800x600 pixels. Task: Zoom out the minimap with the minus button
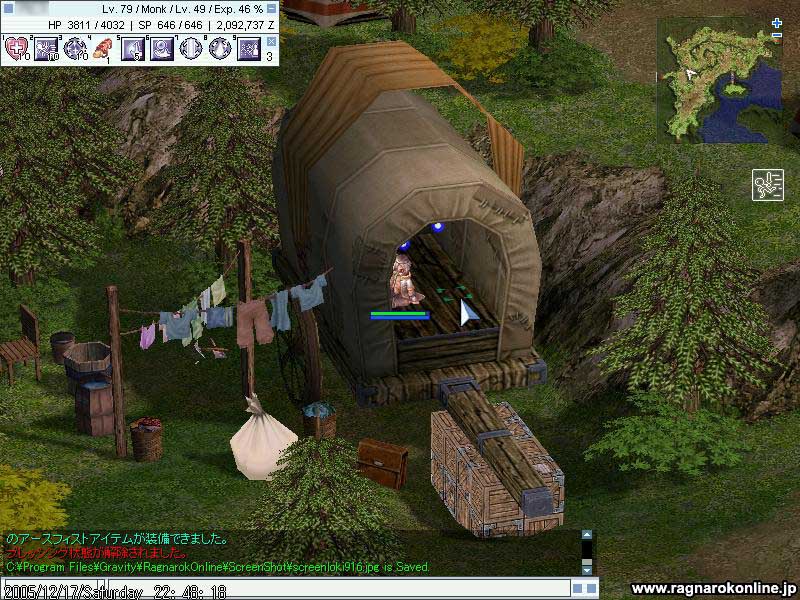click(777, 36)
